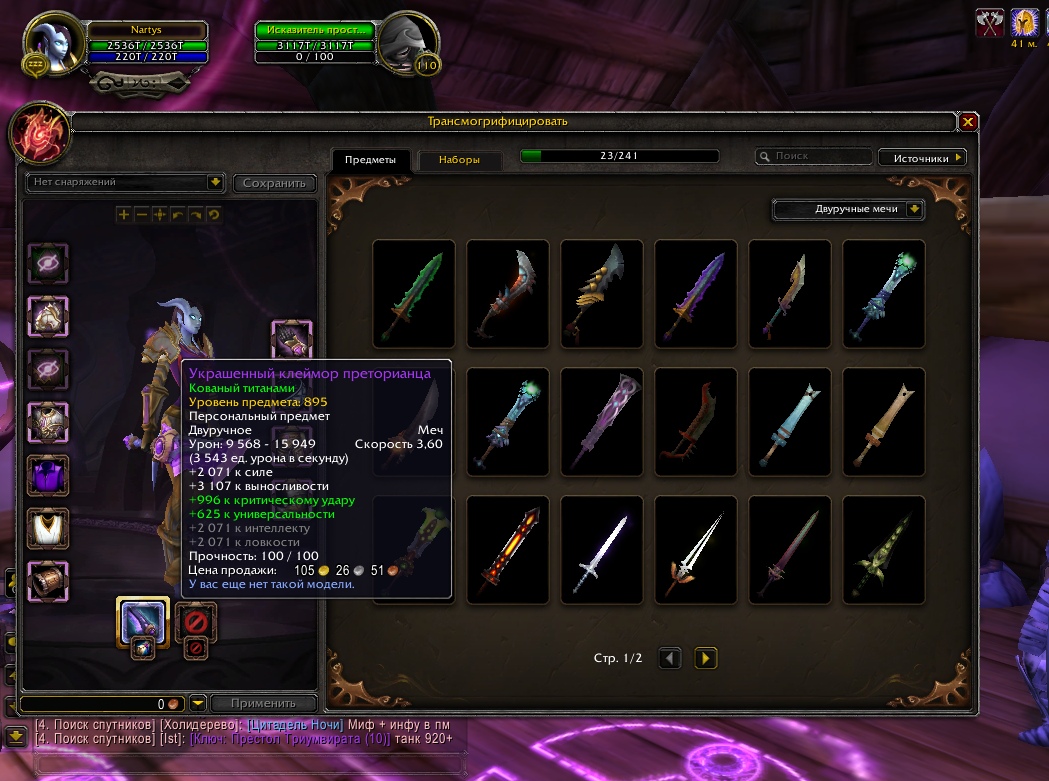Open the Источники filter menu

[922, 157]
